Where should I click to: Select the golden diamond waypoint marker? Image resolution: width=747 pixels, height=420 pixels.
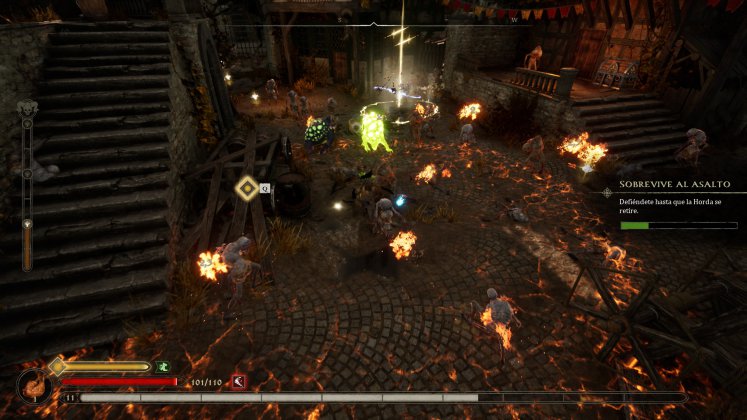pyautogui.click(x=246, y=187)
